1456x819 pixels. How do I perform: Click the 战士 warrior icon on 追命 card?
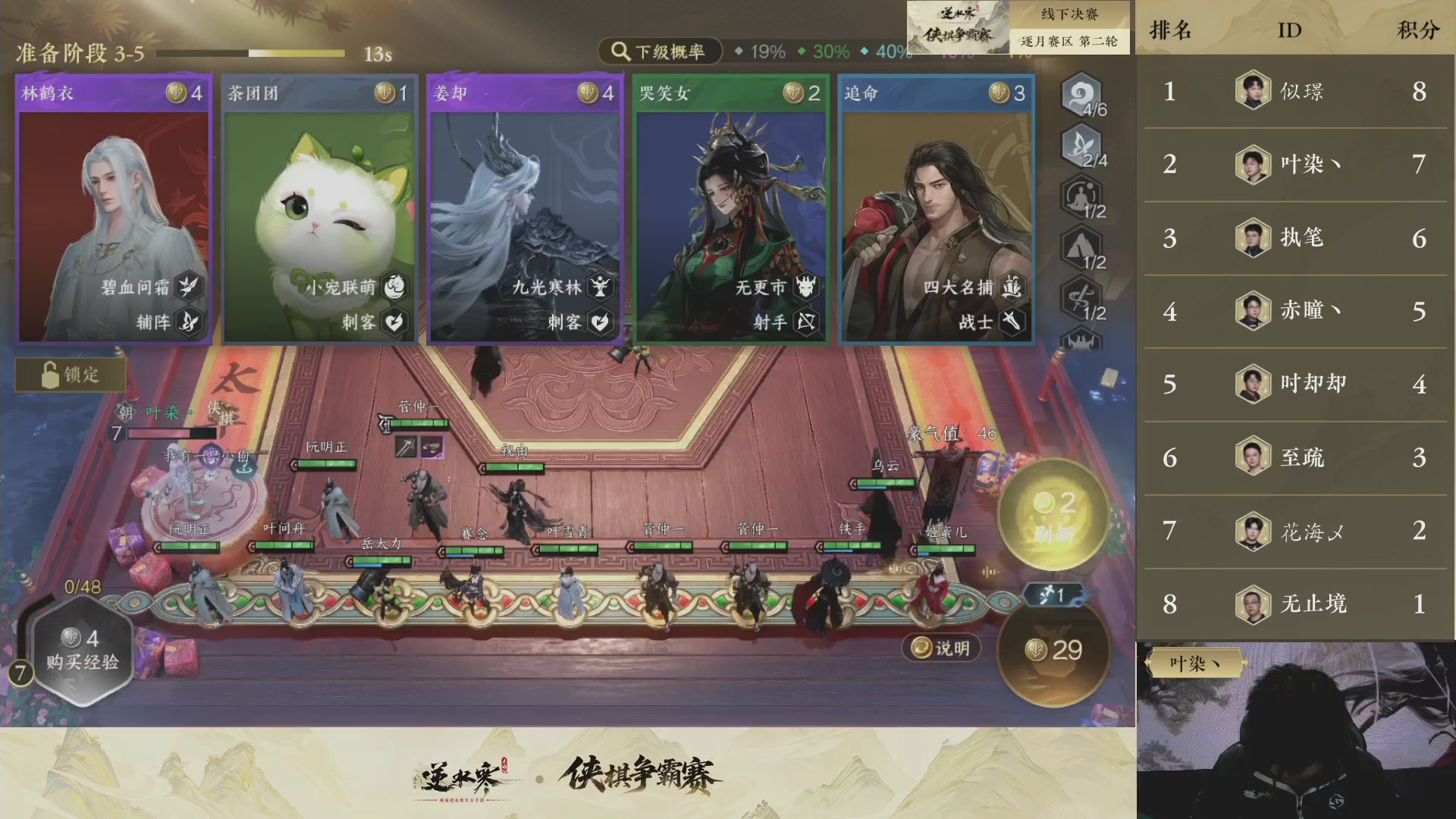(x=1010, y=322)
